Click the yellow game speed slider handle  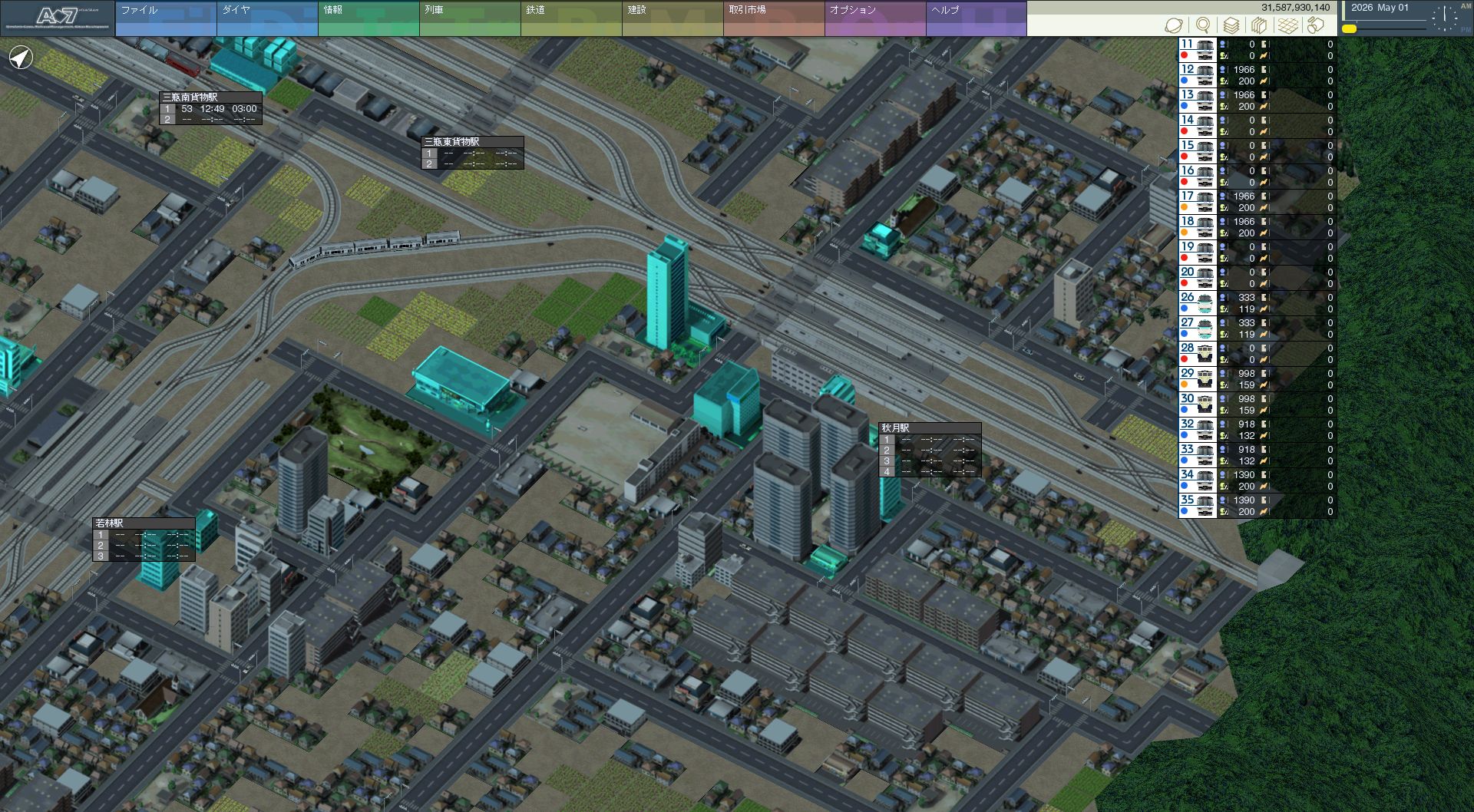tap(1349, 29)
